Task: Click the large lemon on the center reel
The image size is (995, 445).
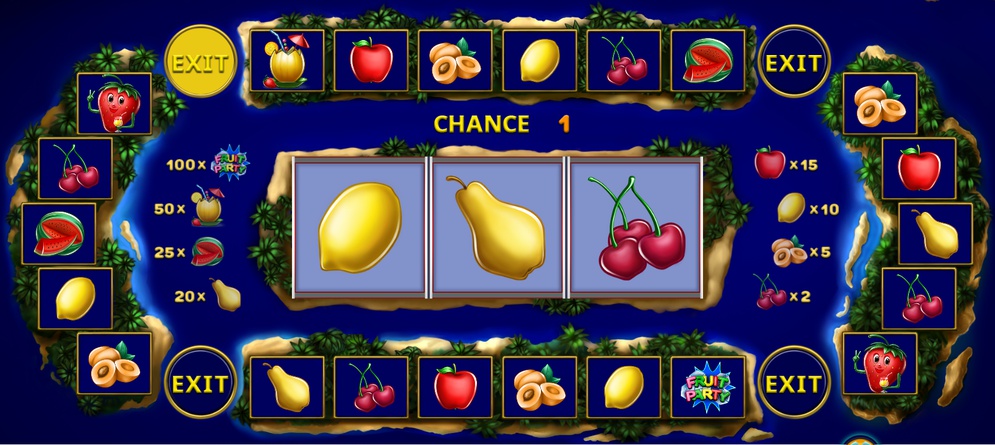Action: coord(359,226)
